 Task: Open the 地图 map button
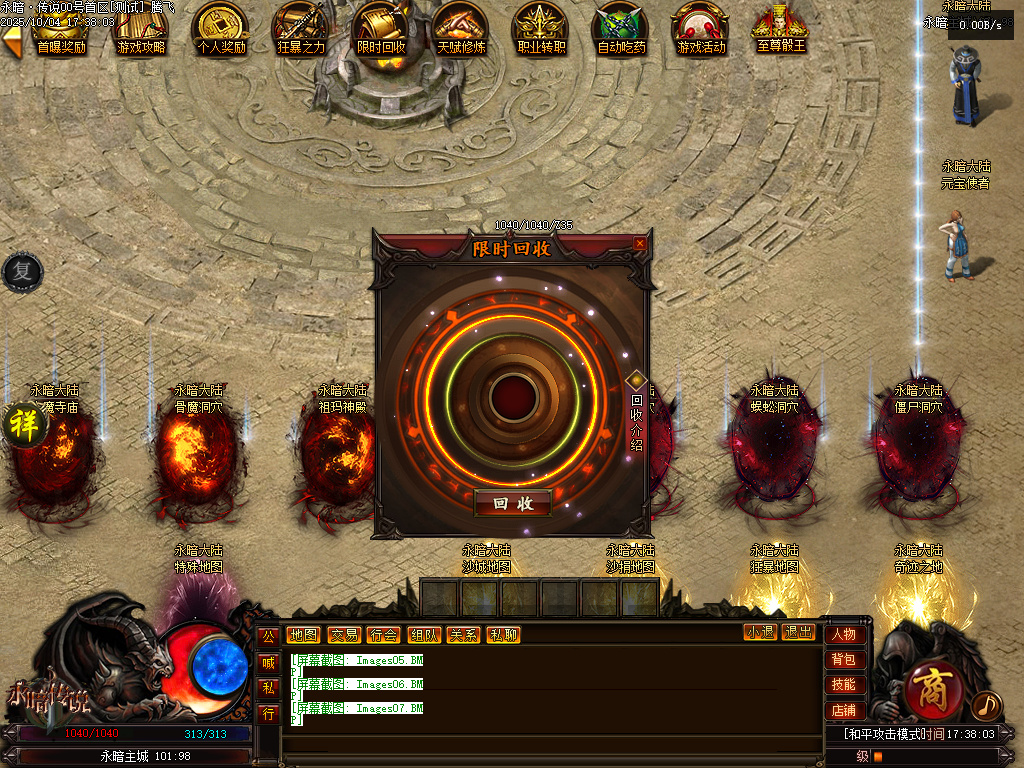click(x=303, y=634)
